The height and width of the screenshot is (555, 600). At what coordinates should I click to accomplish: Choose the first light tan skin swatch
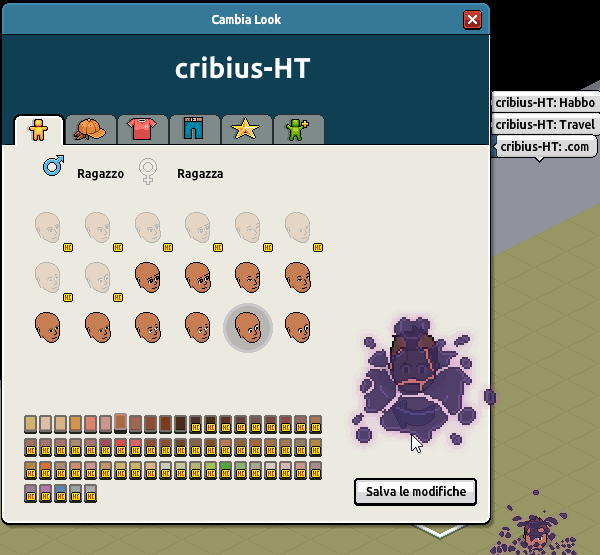pyautogui.click(x=30, y=424)
